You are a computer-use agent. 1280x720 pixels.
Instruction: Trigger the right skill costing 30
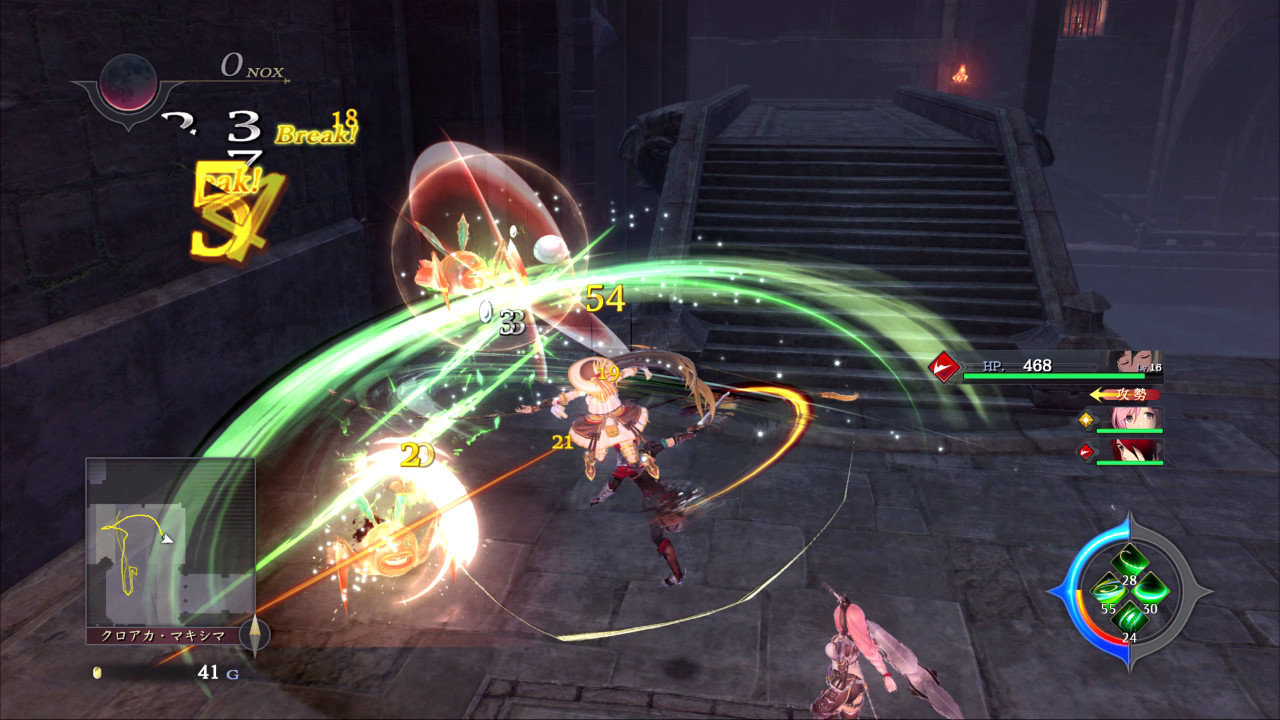[x=1151, y=590]
